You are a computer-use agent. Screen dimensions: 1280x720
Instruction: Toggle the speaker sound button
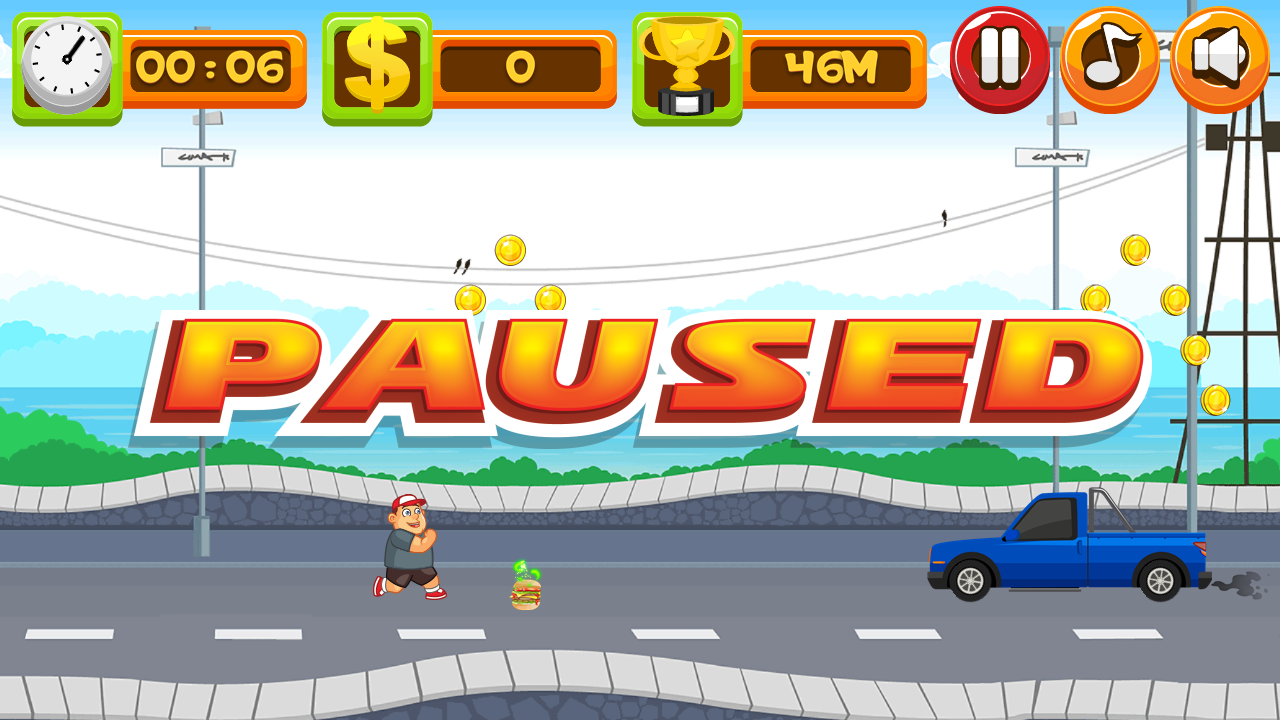[x=1219, y=58]
